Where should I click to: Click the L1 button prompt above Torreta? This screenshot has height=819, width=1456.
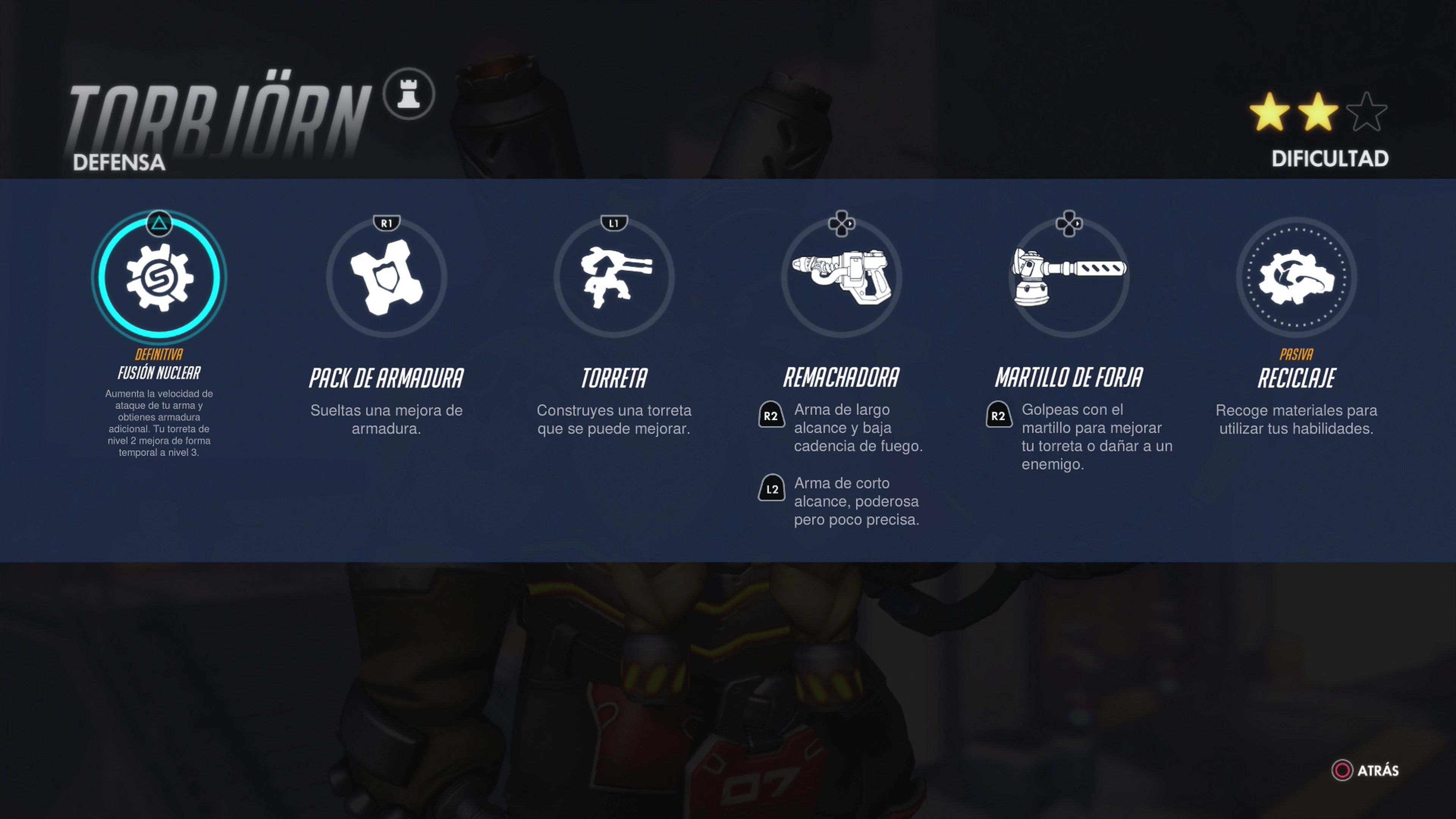coord(614,222)
